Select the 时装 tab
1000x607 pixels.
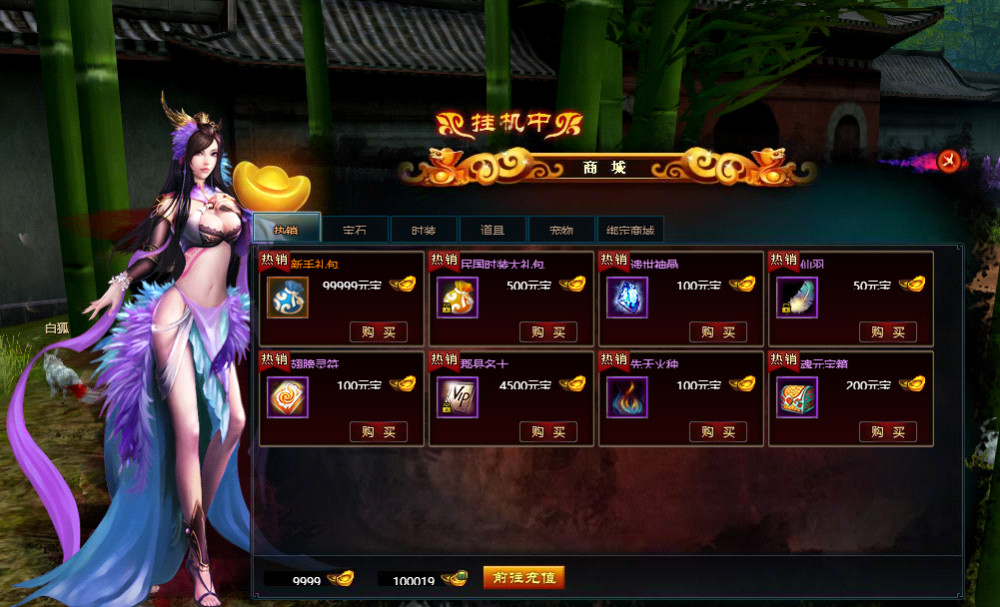(x=424, y=230)
